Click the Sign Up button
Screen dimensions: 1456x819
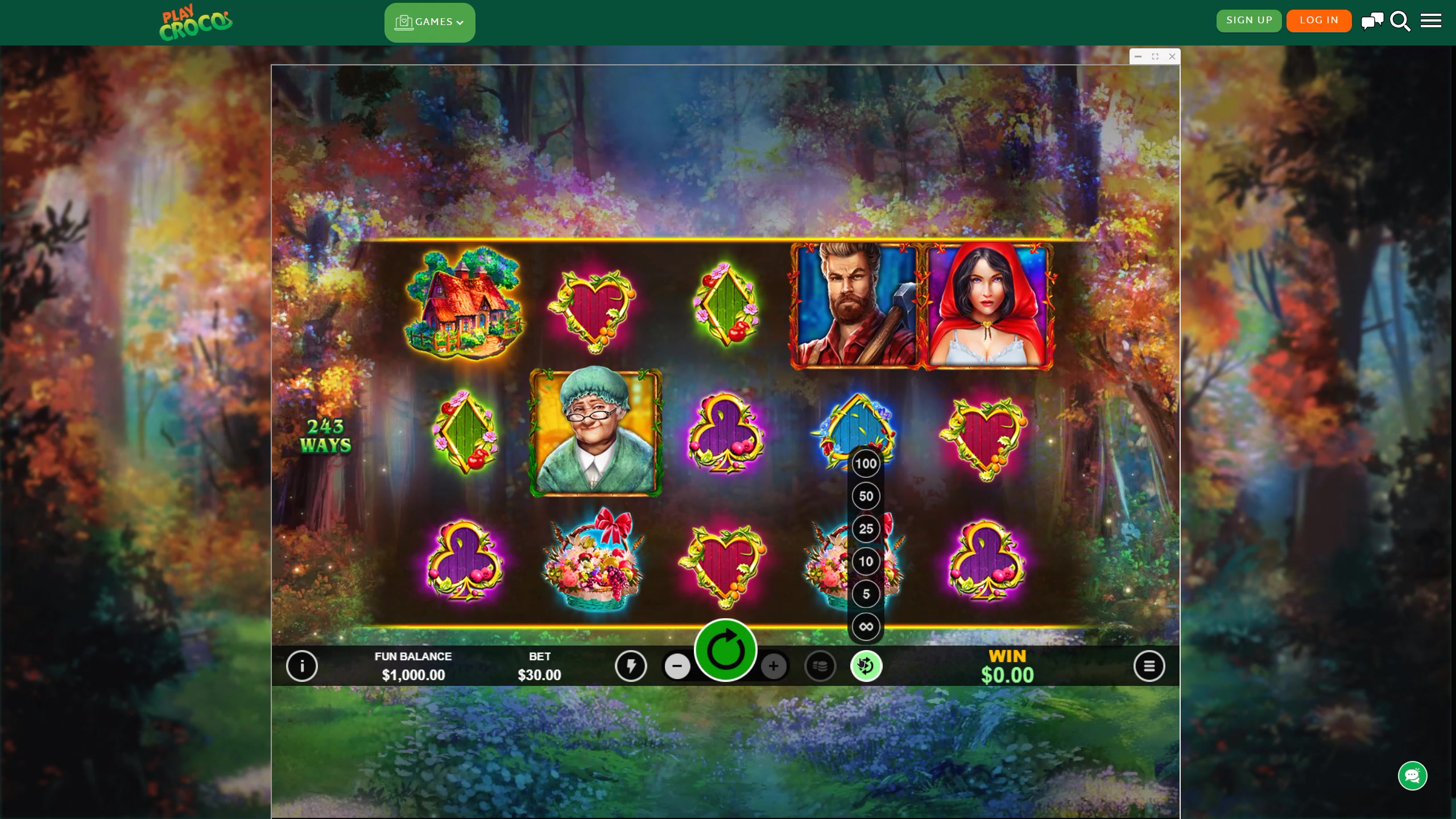pyautogui.click(x=1249, y=20)
